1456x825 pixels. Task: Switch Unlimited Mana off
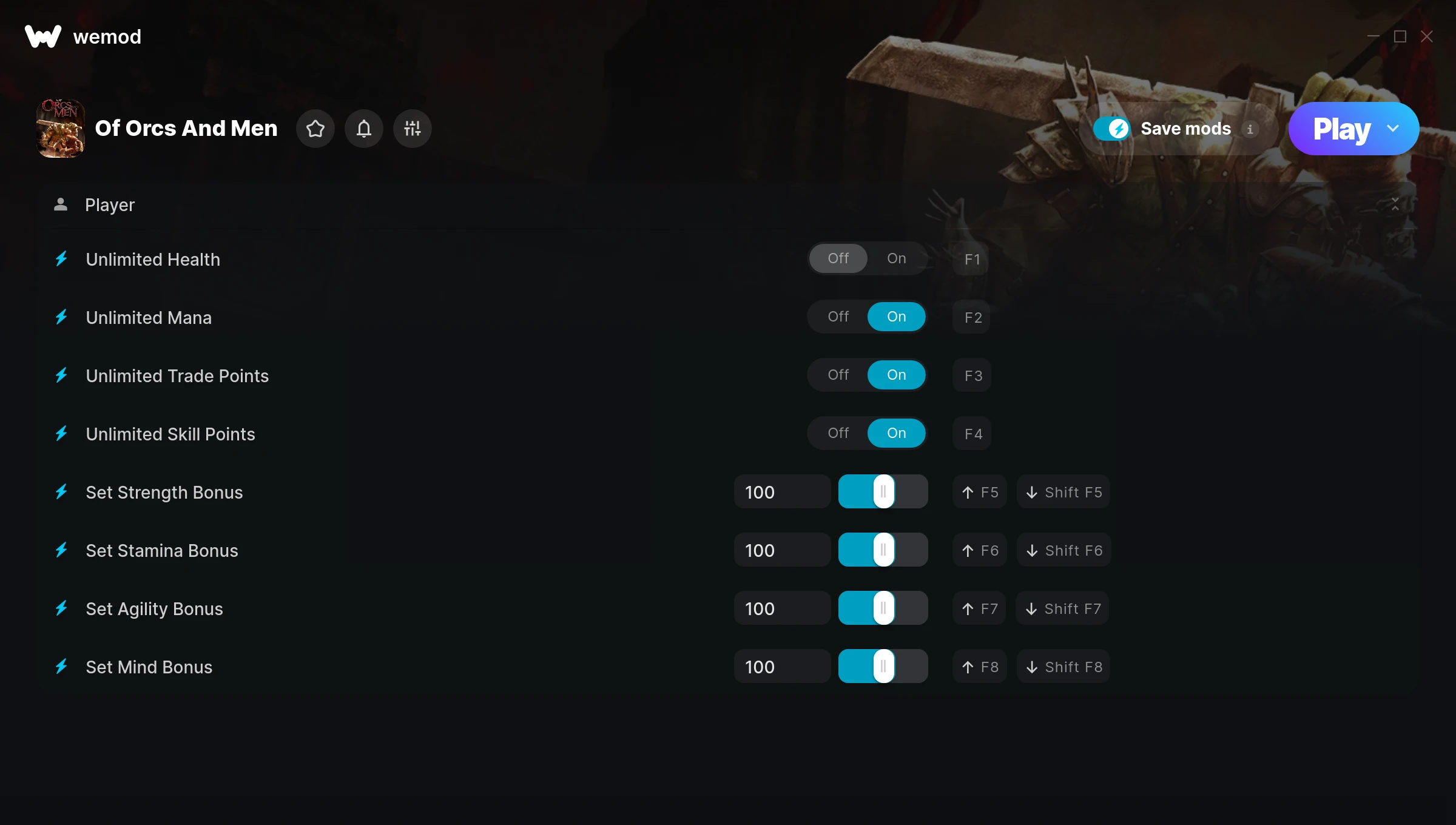pyautogui.click(x=838, y=317)
